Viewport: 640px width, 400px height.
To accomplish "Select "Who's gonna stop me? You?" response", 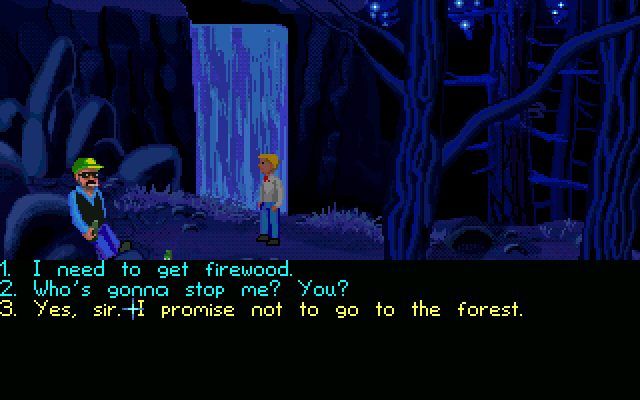I will click(x=190, y=289).
